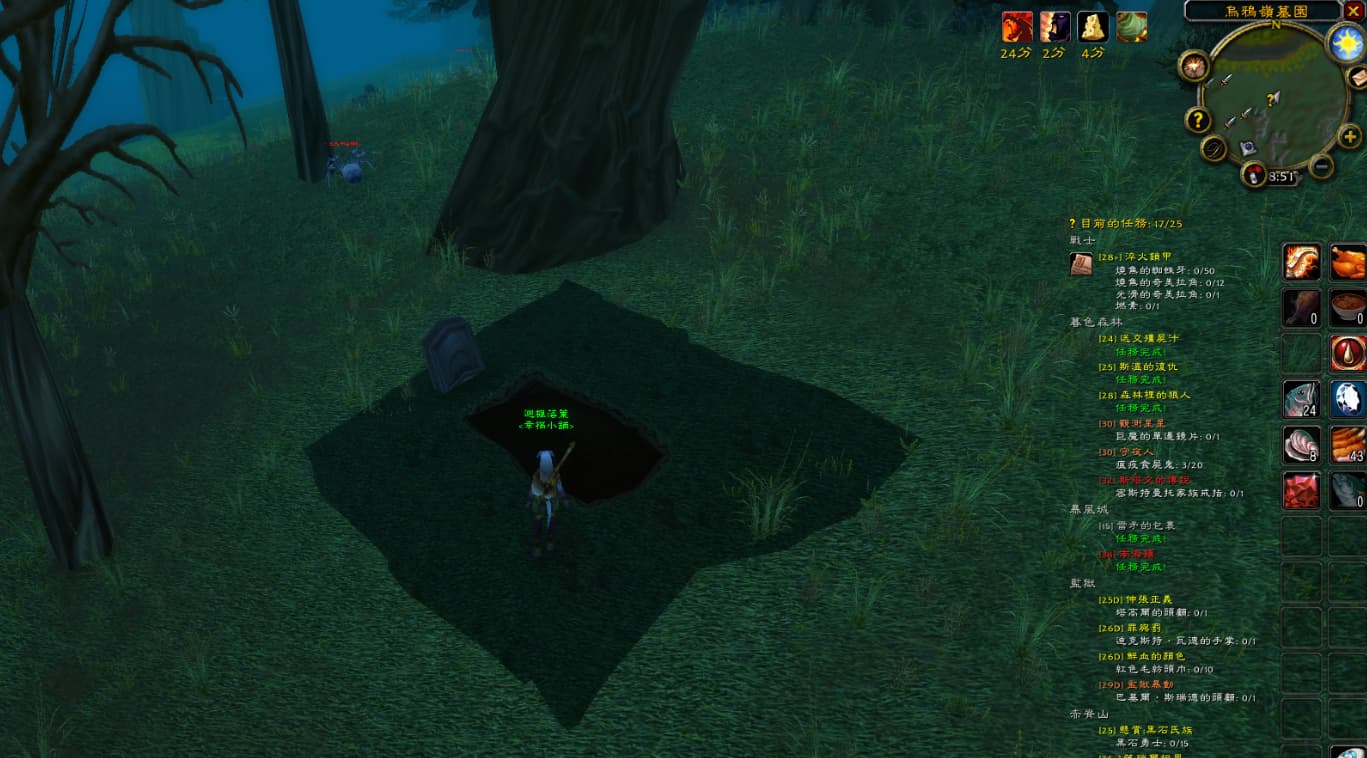Image resolution: width=1367 pixels, height=758 pixels.
Task: Activate the white diamond gem slot
Action: [x=1348, y=399]
